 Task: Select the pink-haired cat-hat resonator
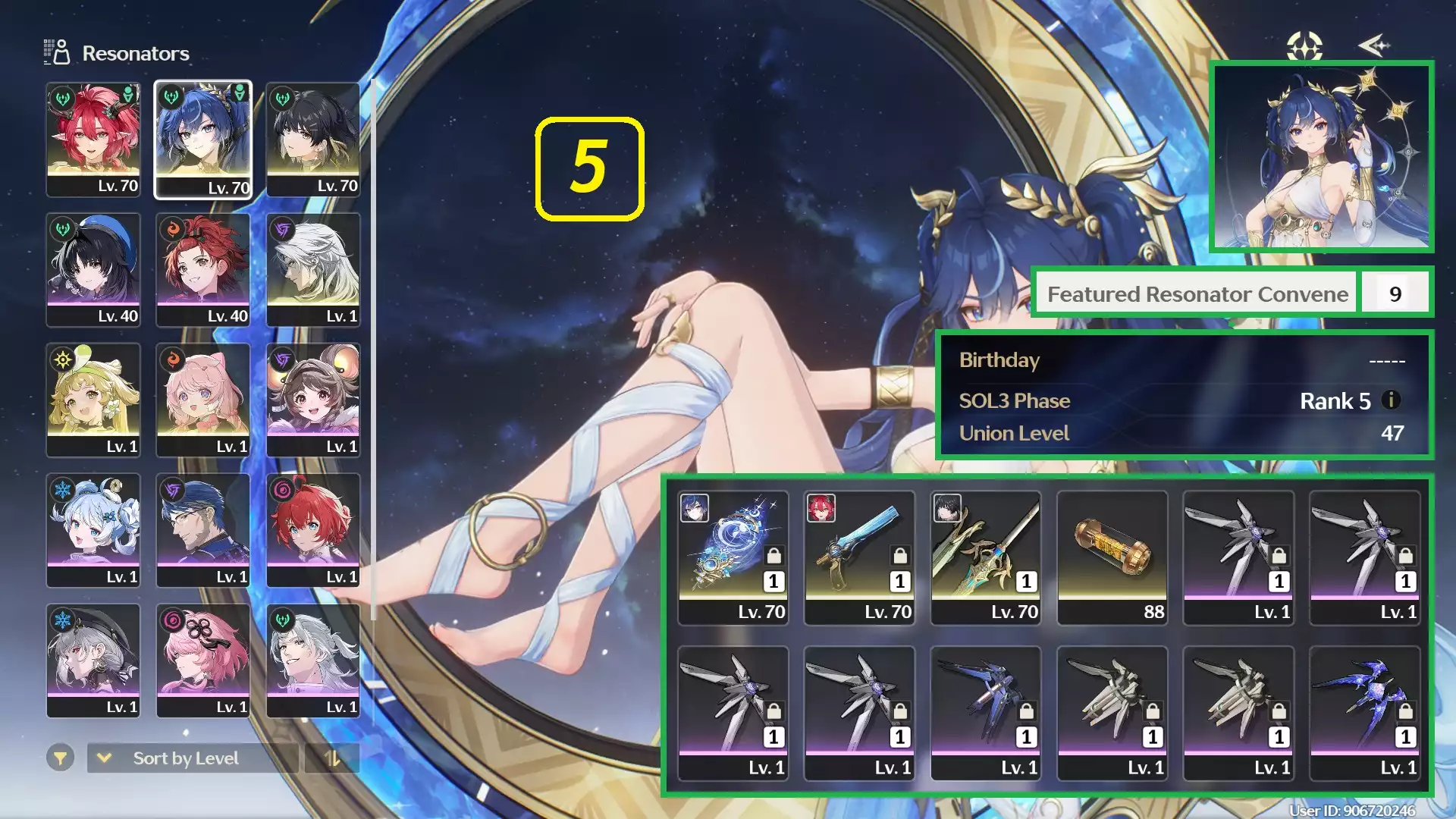[203, 400]
